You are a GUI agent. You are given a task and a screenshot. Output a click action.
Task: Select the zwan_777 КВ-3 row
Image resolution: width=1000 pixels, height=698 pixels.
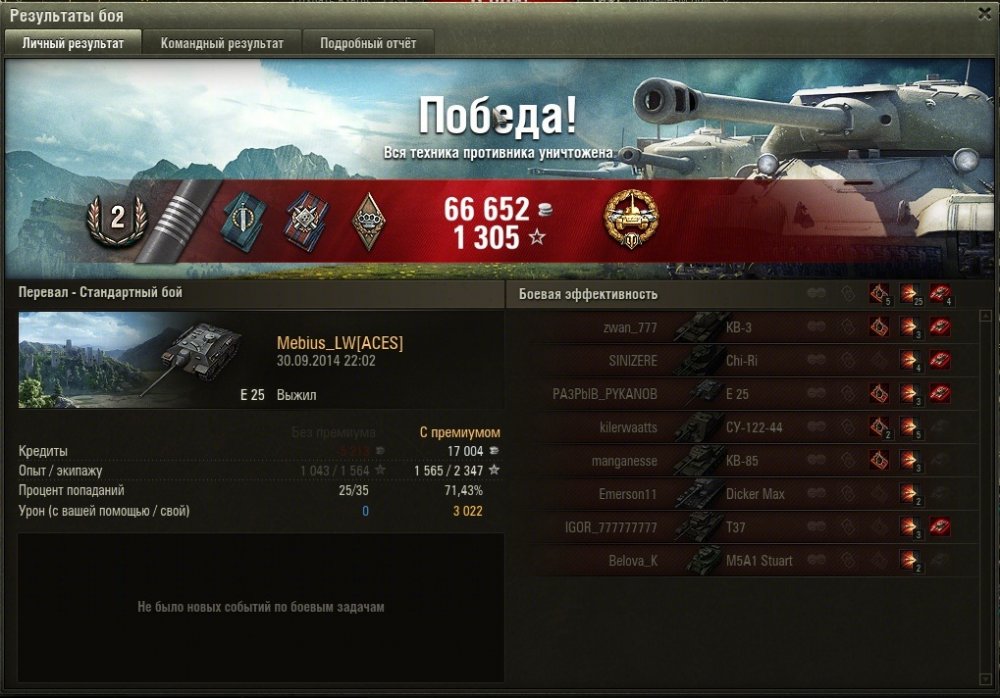740,327
